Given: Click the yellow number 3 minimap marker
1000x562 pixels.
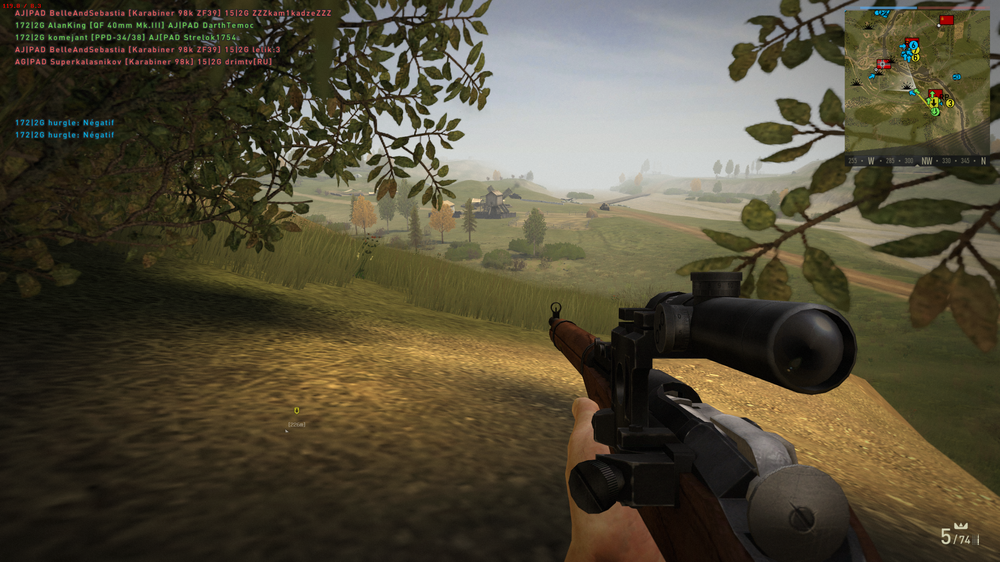Looking at the screenshot, I should 949,103.
